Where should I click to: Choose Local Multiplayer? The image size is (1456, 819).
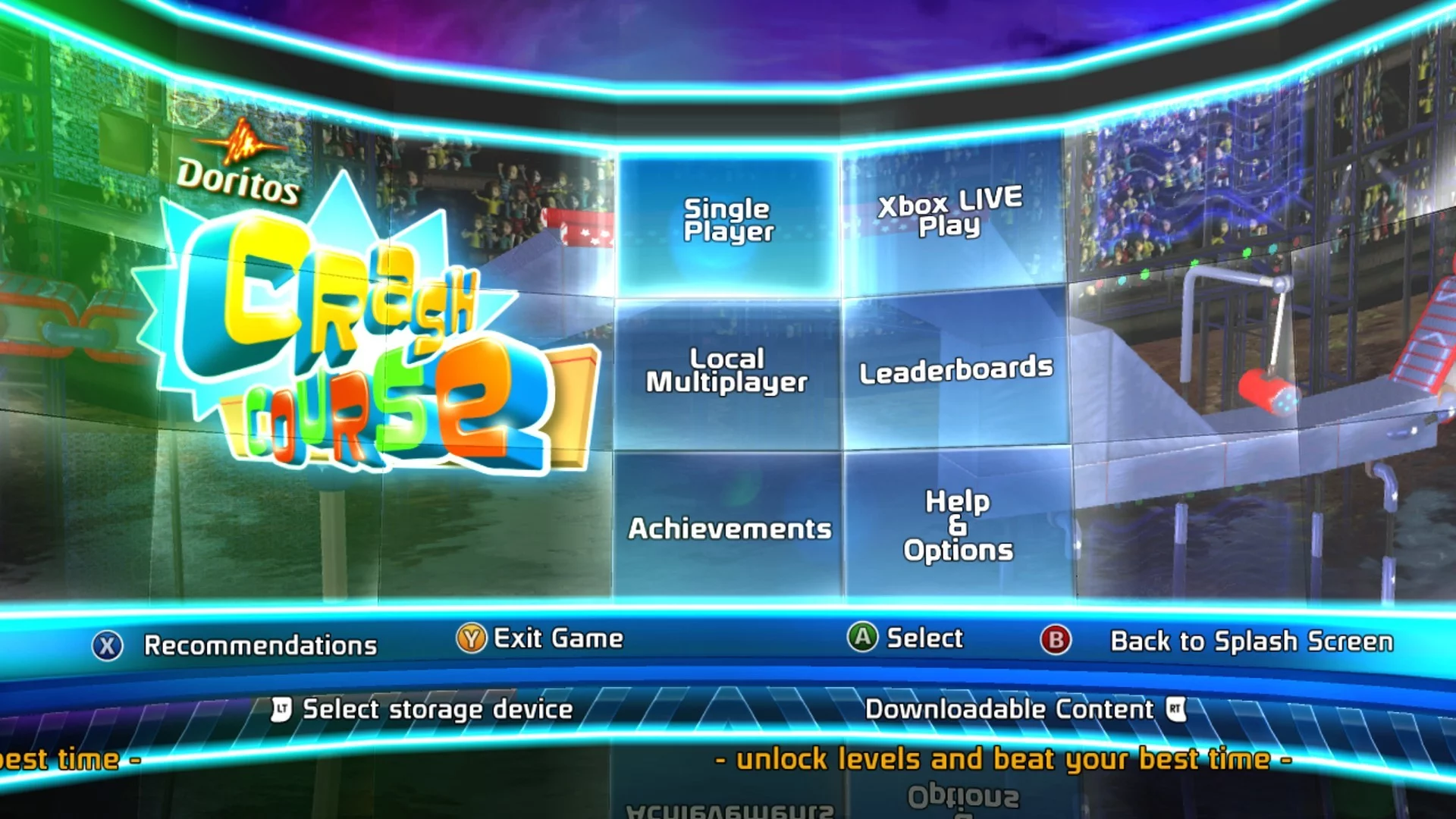[x=726, y=372]
